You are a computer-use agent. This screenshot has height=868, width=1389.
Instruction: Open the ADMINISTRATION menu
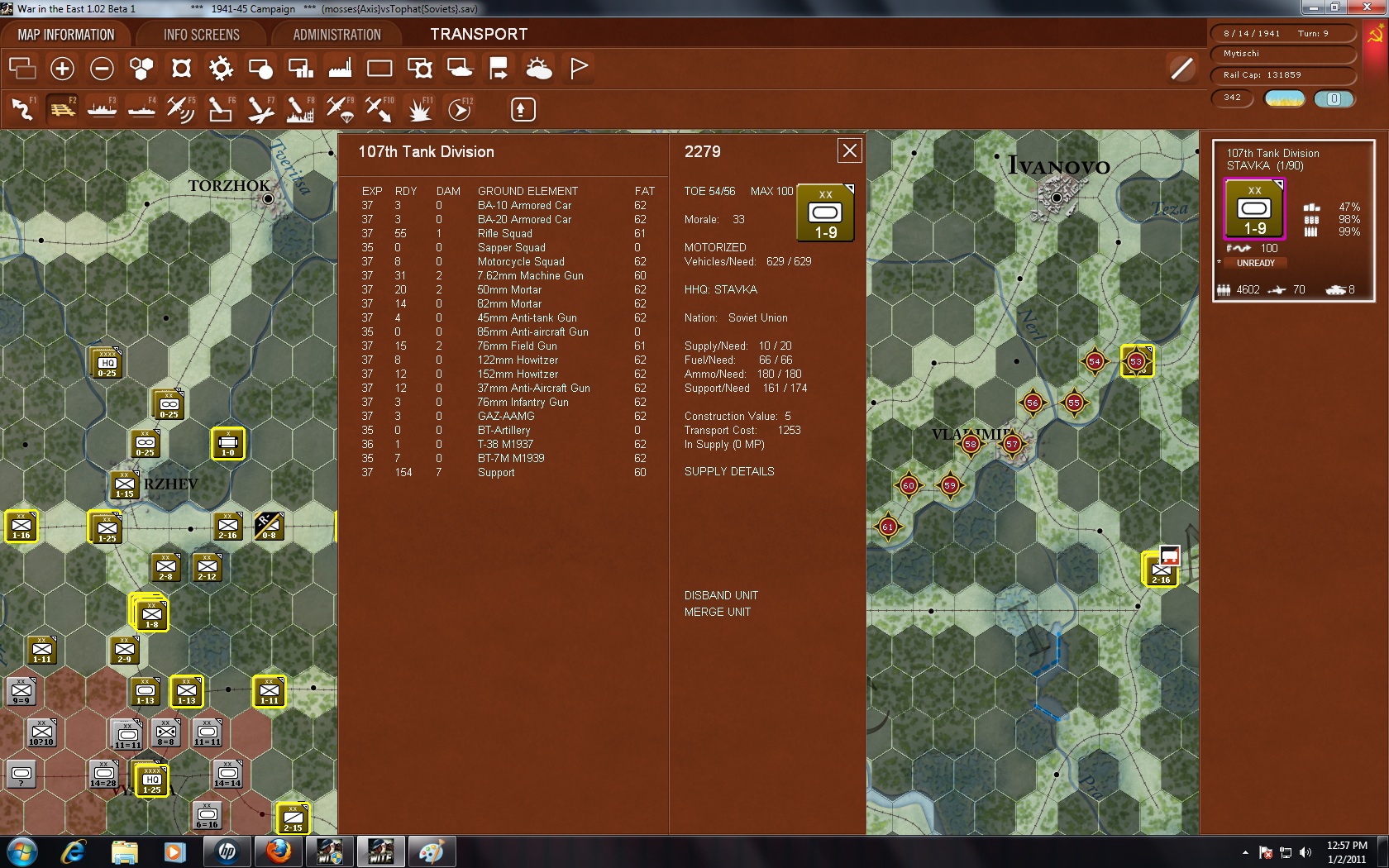coord(334,34)
